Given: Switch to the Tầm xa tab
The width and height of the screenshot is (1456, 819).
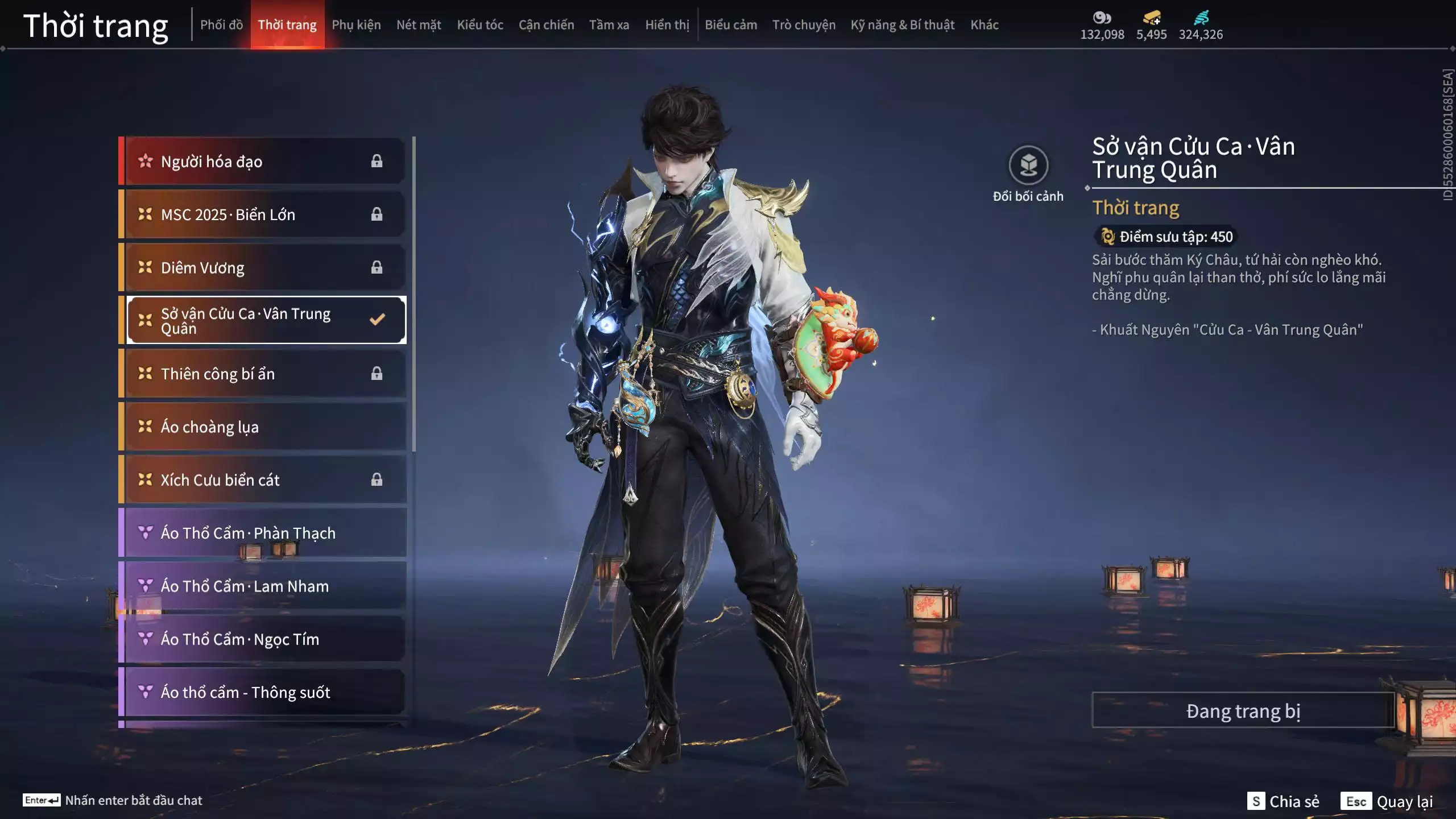Looking at the screenshot, I should 609,25.
